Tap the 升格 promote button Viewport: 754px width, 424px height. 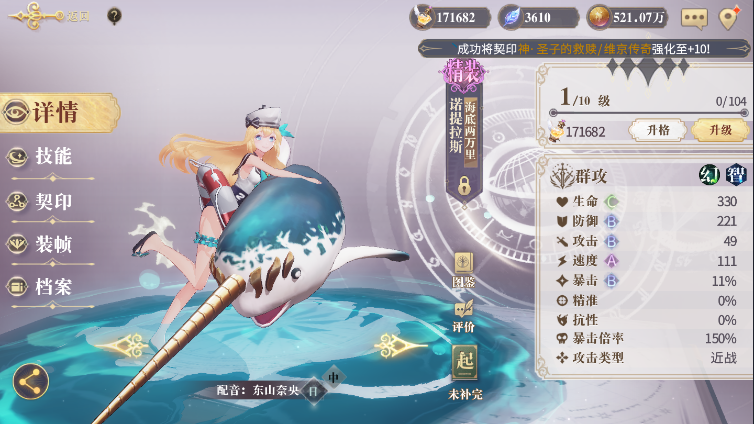tap(657, 130)
